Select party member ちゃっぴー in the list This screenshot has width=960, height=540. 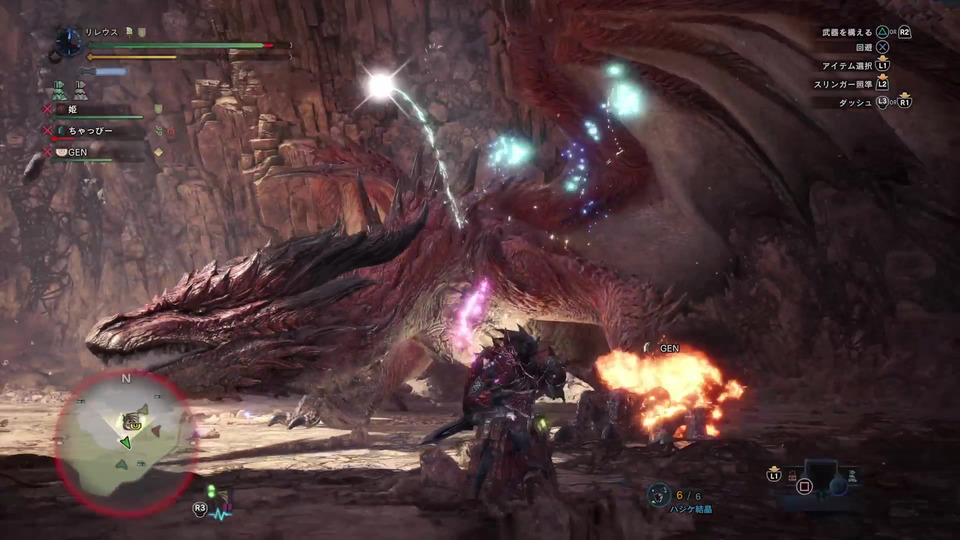92,130
